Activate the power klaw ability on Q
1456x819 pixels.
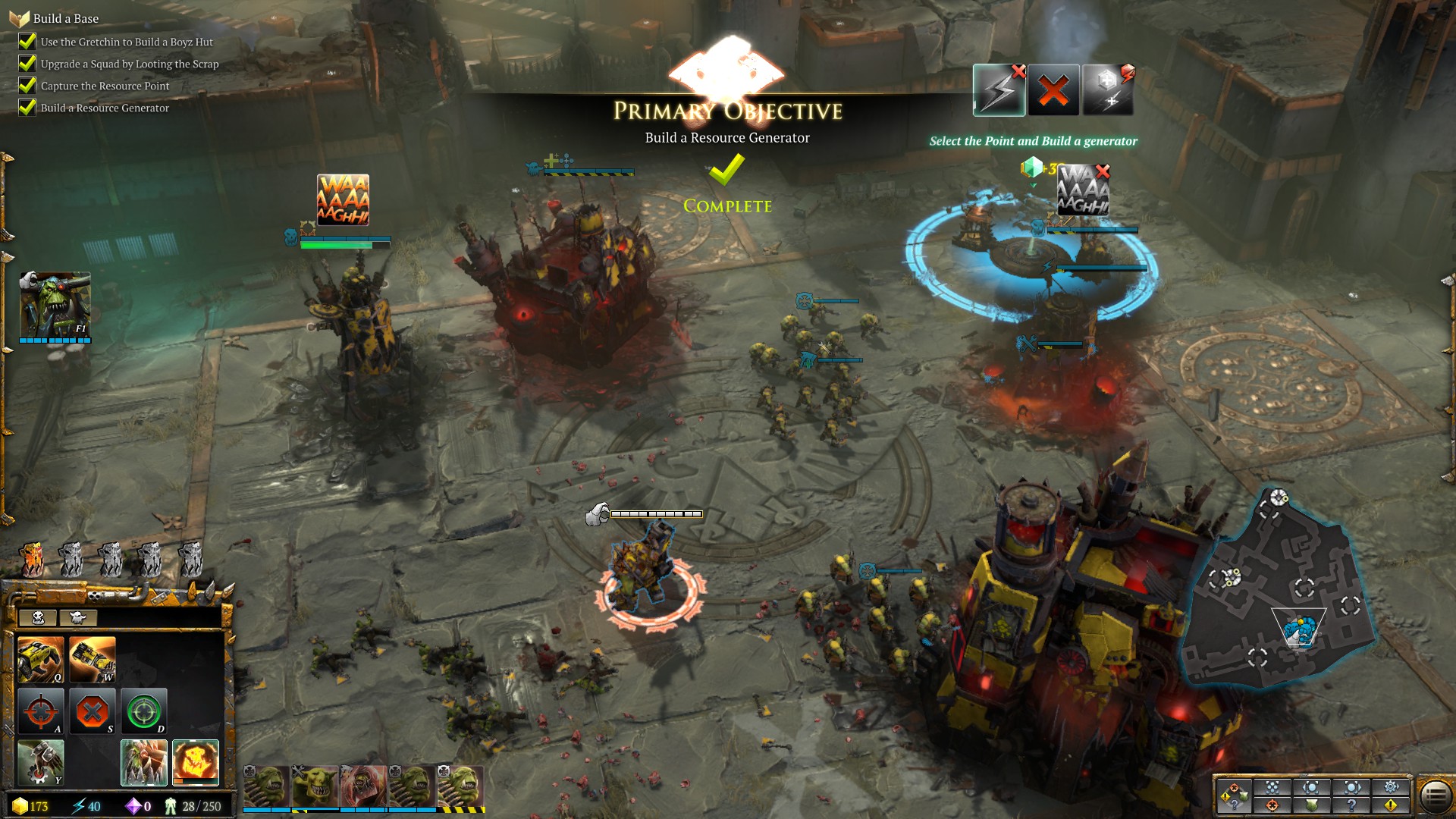pos(41,660)
